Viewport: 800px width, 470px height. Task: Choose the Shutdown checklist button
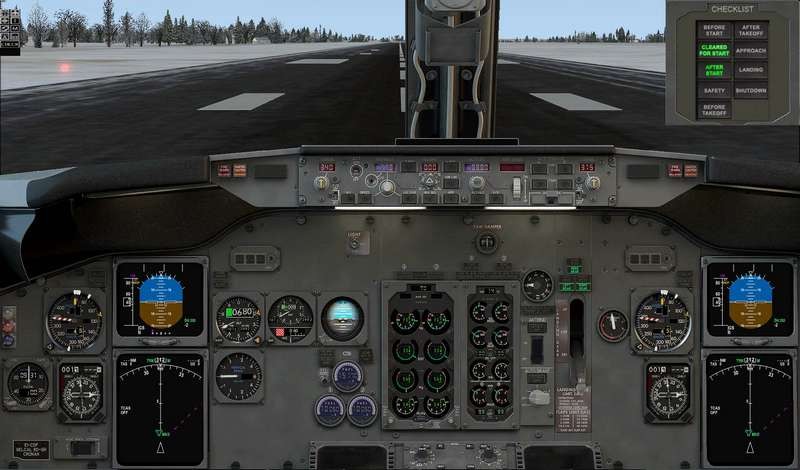point(751,91)
